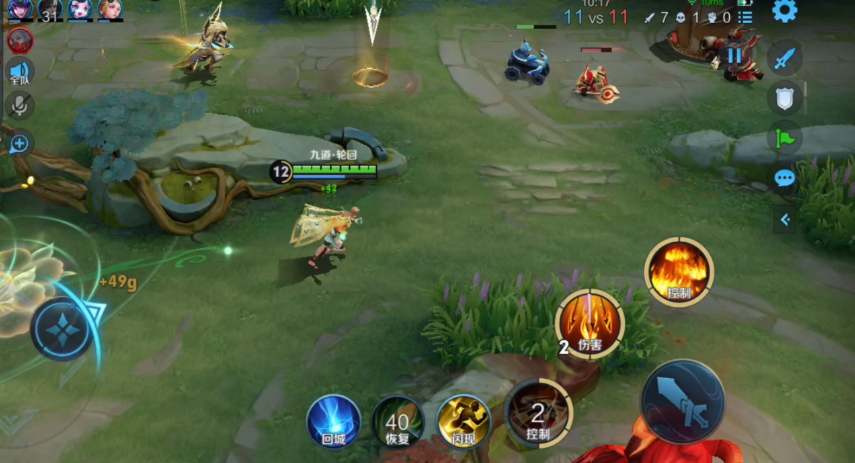Use the 伤害 fire claw skill

[590, 323]
